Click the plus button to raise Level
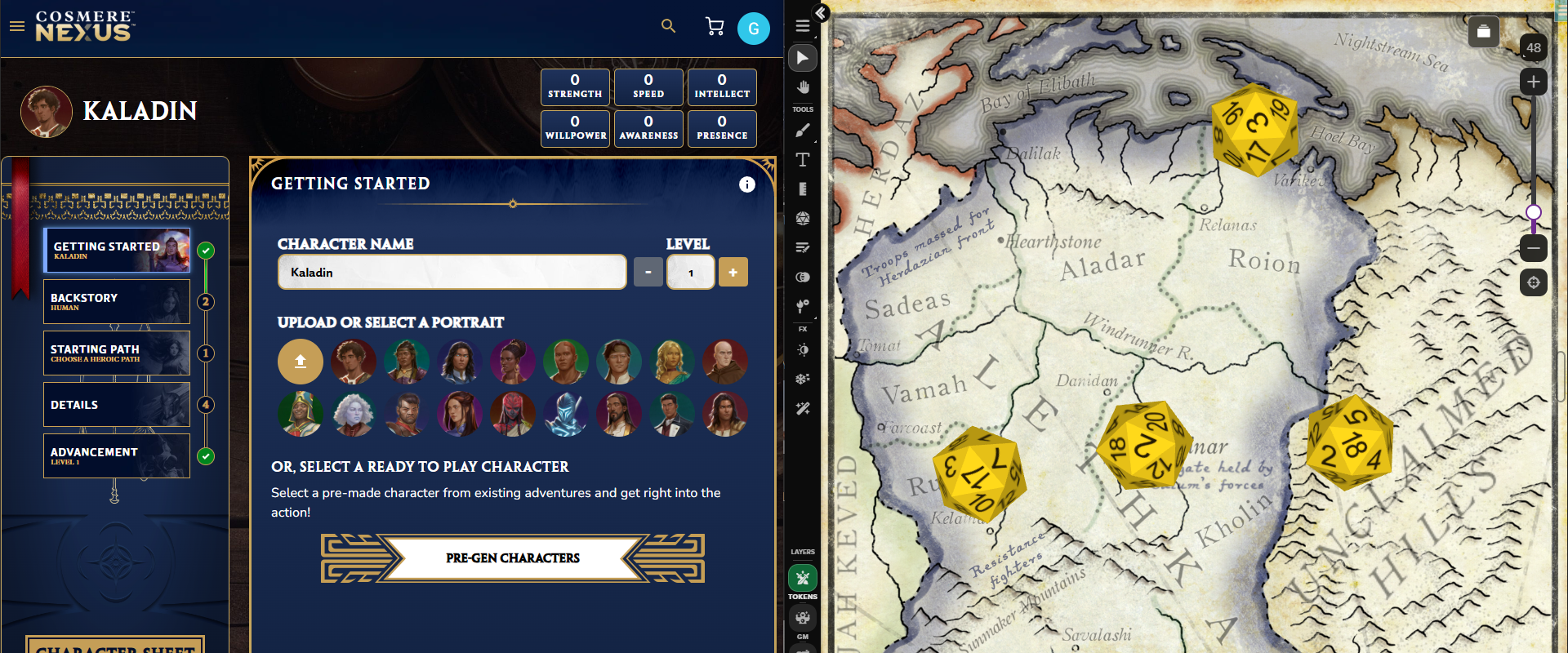Image resolution: width=1568 pixels, height=653 pixels. tap(733, 272)
